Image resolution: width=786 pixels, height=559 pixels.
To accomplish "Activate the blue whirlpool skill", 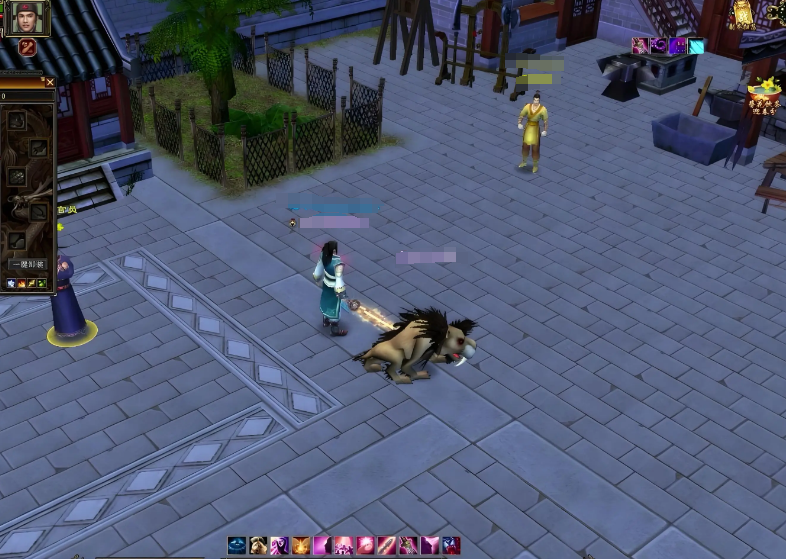I will pos(237,545).
